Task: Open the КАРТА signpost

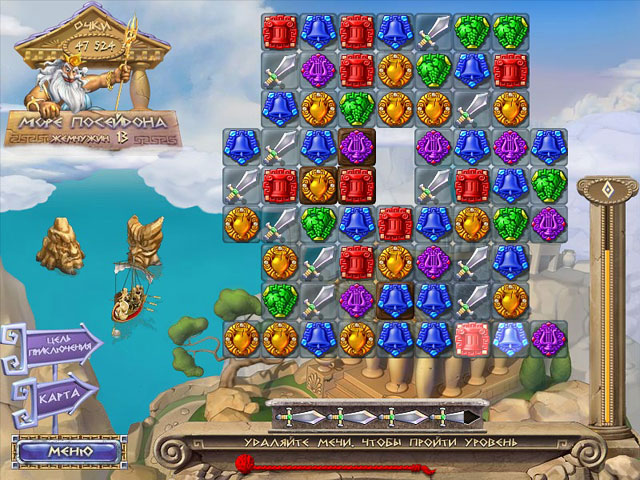Action: [x=60, y=395]
